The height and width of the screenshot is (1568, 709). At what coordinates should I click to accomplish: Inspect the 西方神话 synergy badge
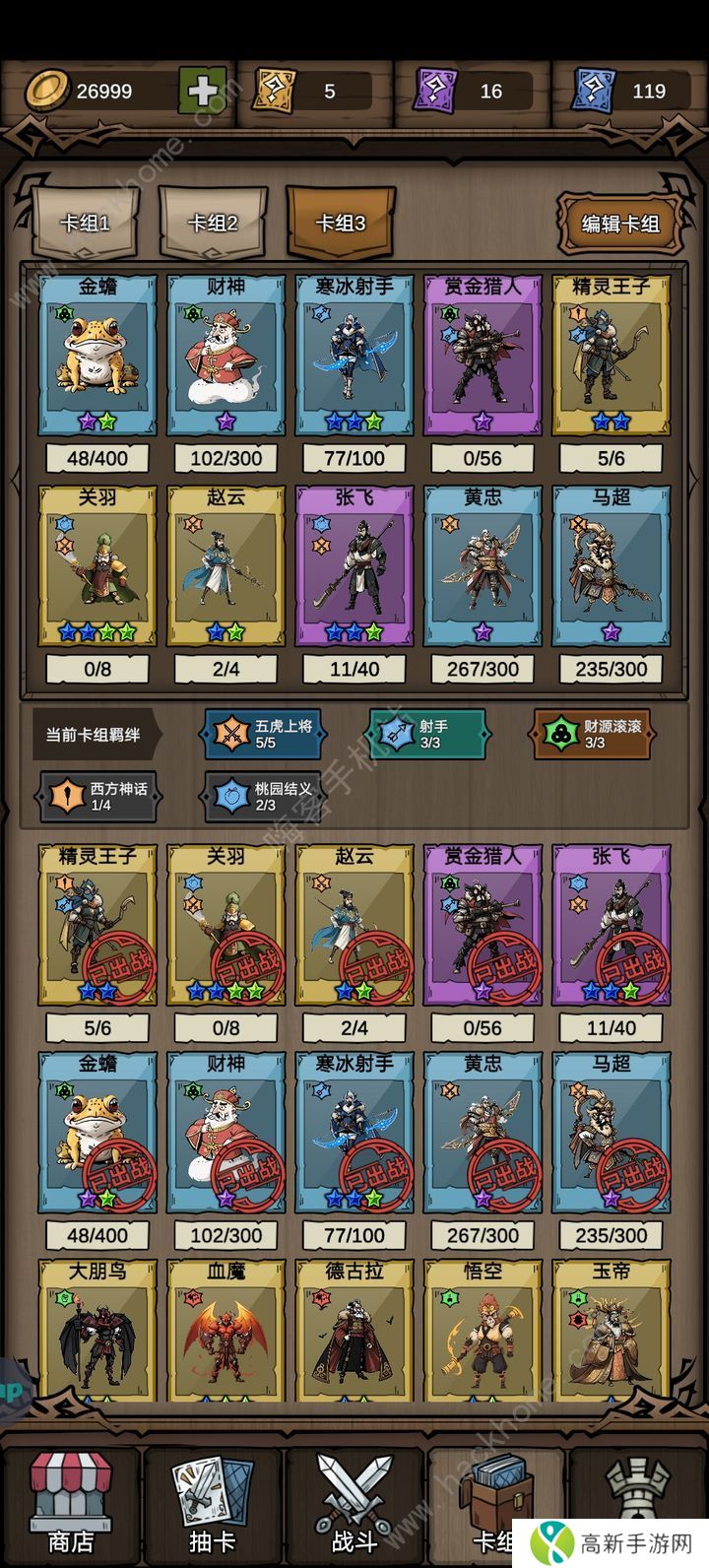point(98,797)
